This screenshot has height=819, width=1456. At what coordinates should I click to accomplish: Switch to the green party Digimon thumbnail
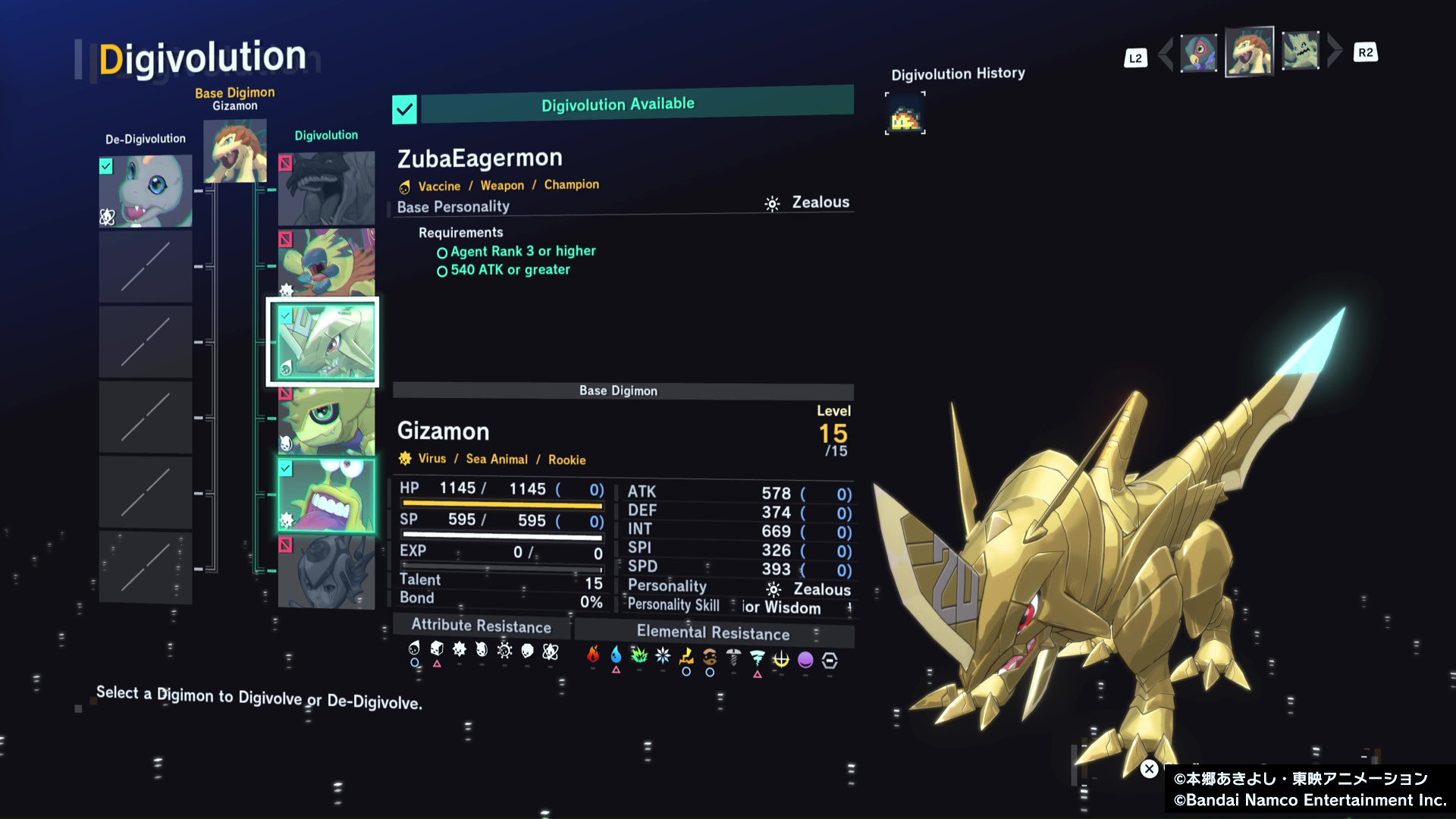(1300, 52)
